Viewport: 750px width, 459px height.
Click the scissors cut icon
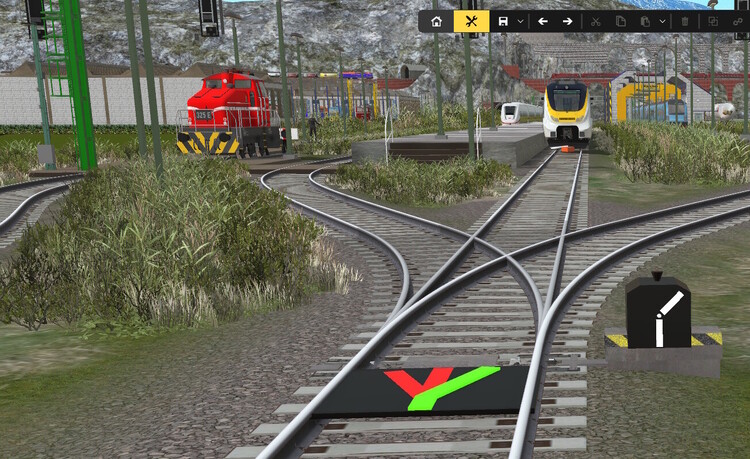pyautogui.click(x=595, y=21)
